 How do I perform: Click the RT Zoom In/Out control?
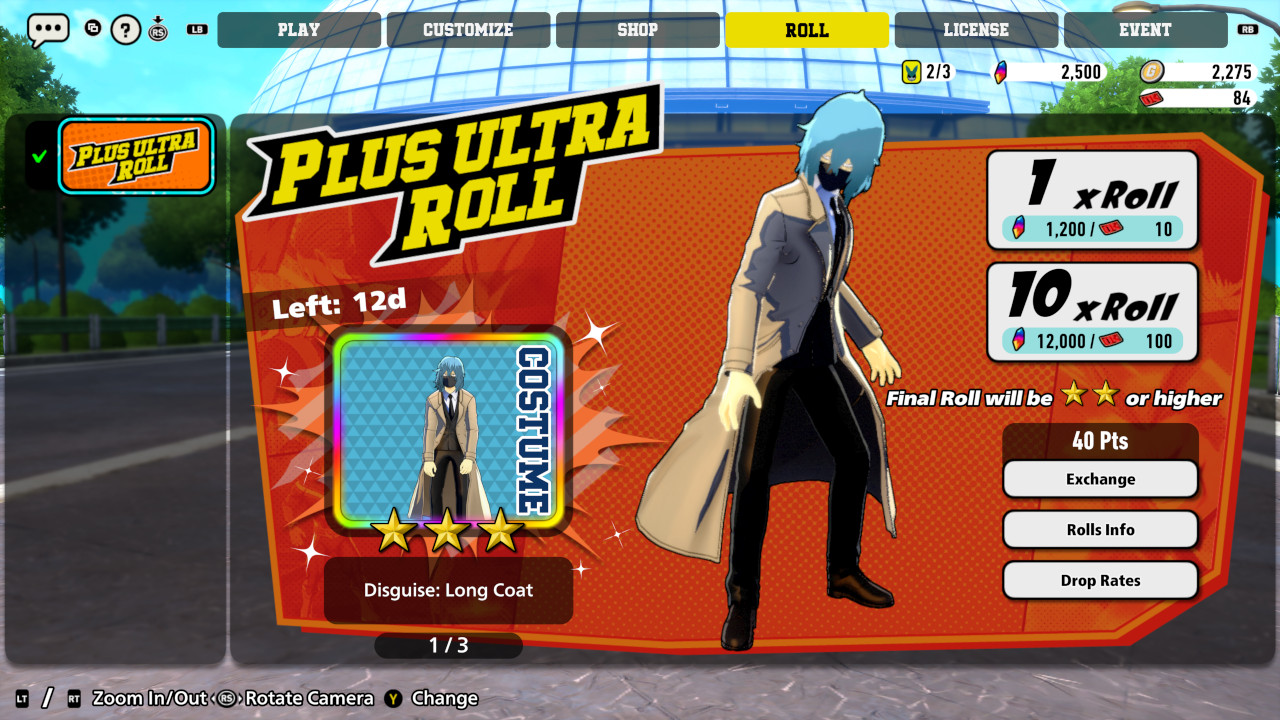pyautogui.click(x=72, y=698)
